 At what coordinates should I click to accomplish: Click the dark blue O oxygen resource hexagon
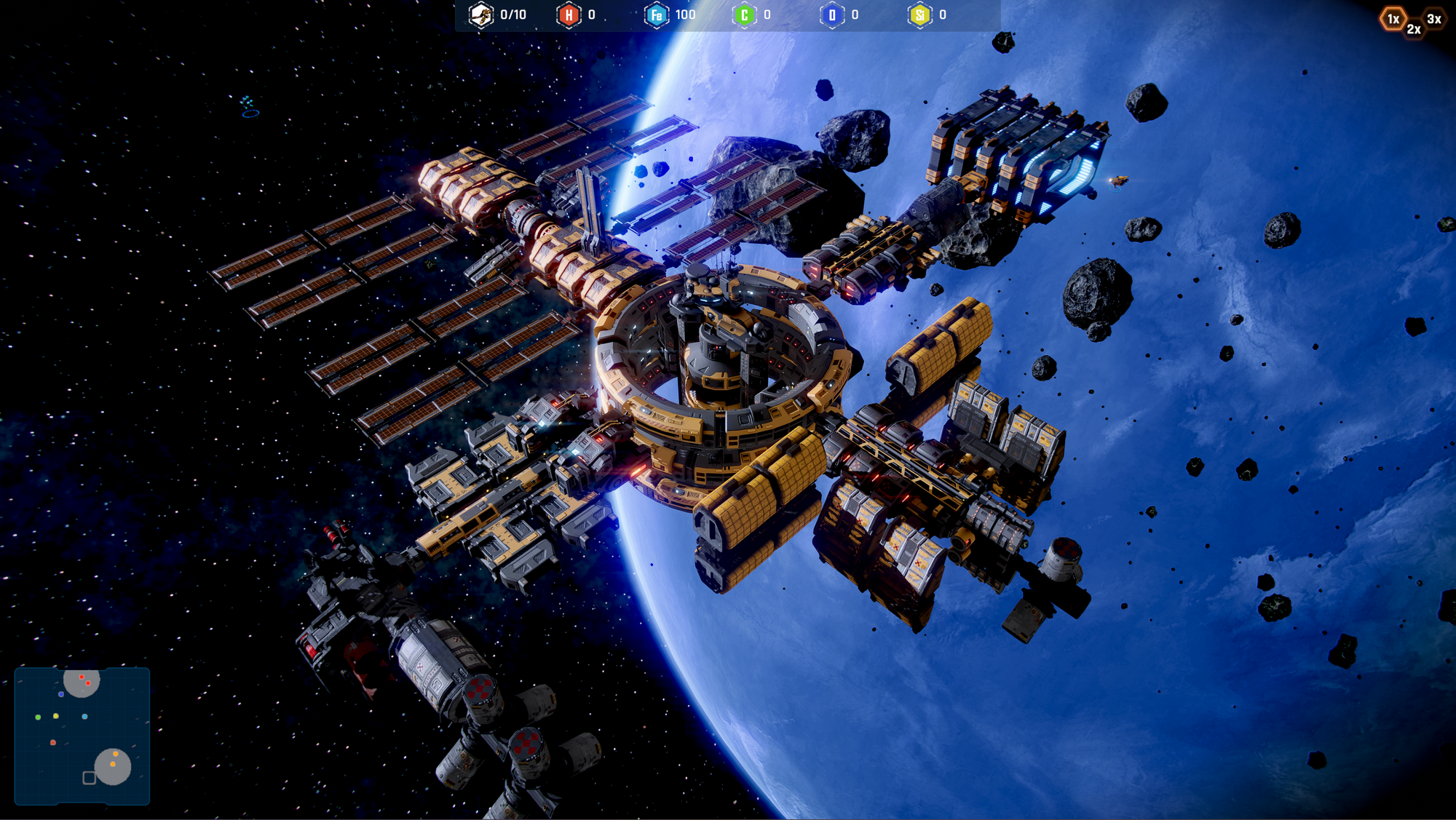coord(831,15)
